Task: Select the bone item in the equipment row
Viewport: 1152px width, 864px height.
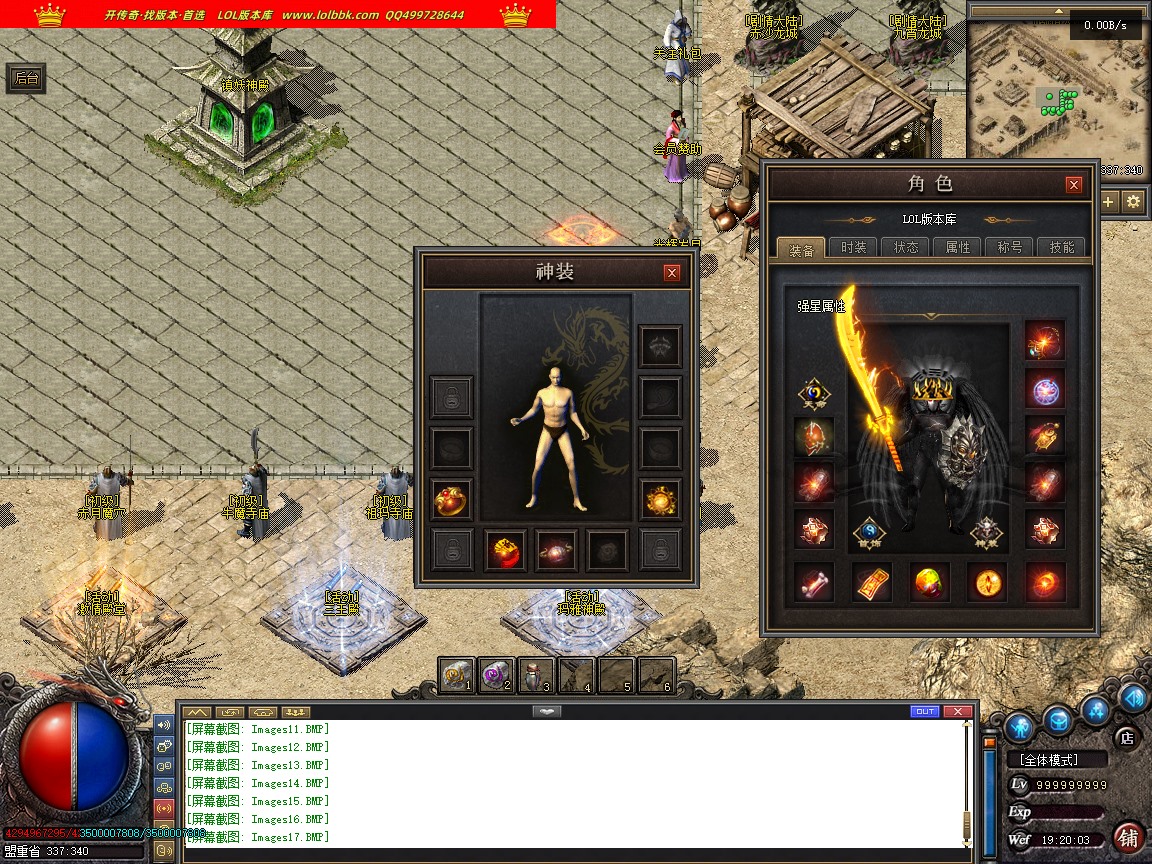Action: [814, 582]
